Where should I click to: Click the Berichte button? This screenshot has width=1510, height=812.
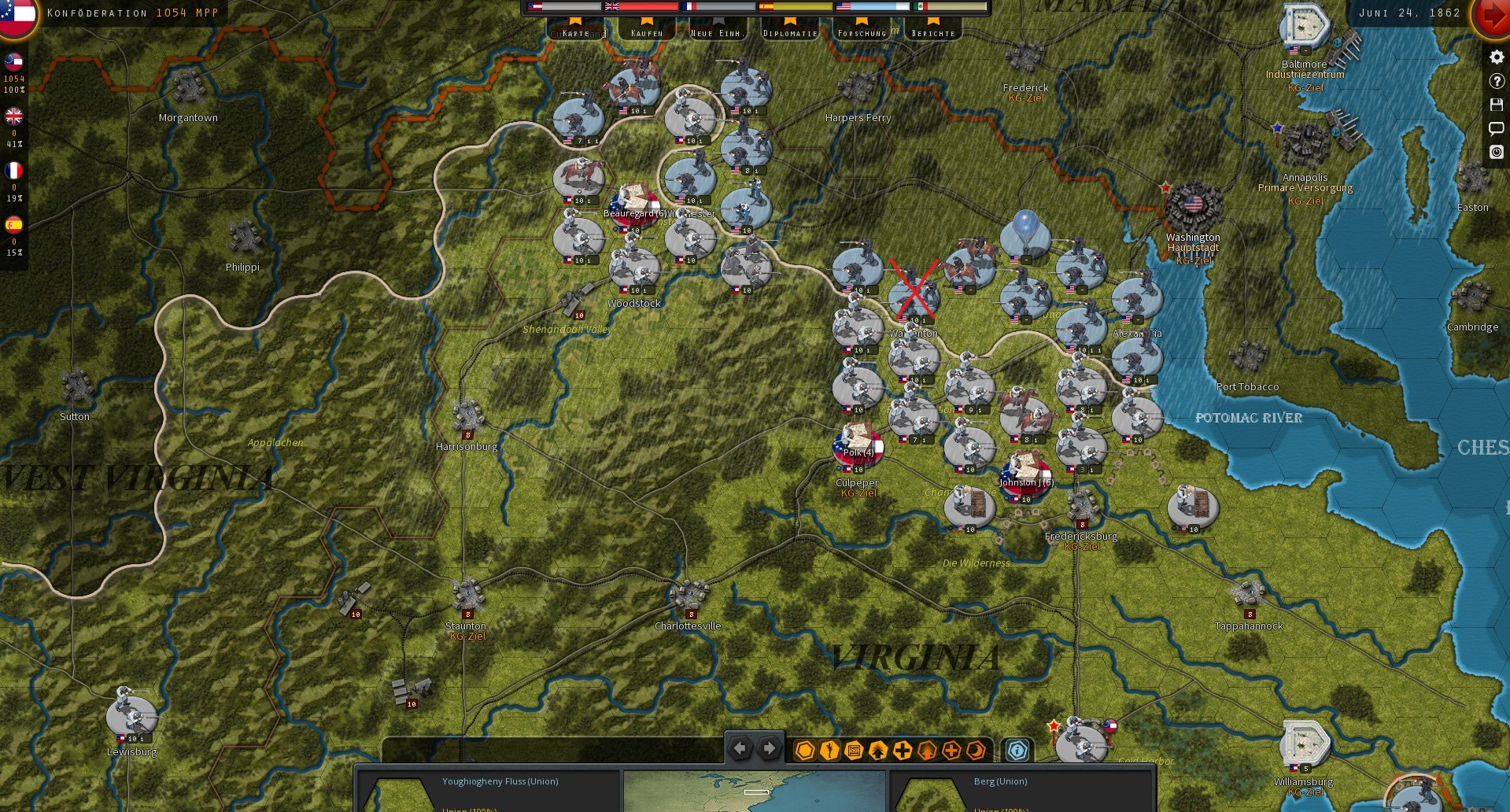point(933,32)
